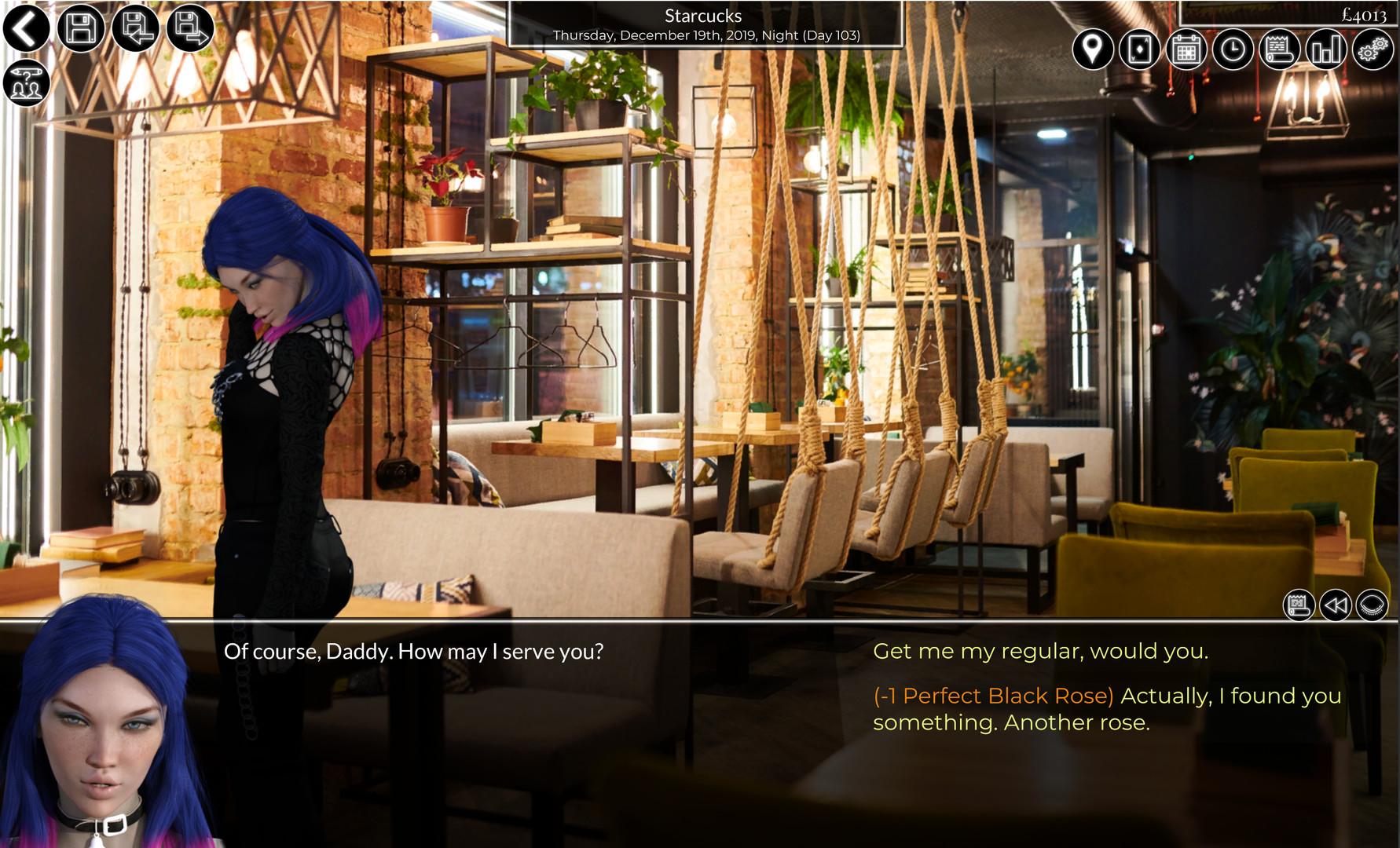Viewport: 1400px width, 848px height.
Task: Go back using the top-left arrow button
Action: 26,28
